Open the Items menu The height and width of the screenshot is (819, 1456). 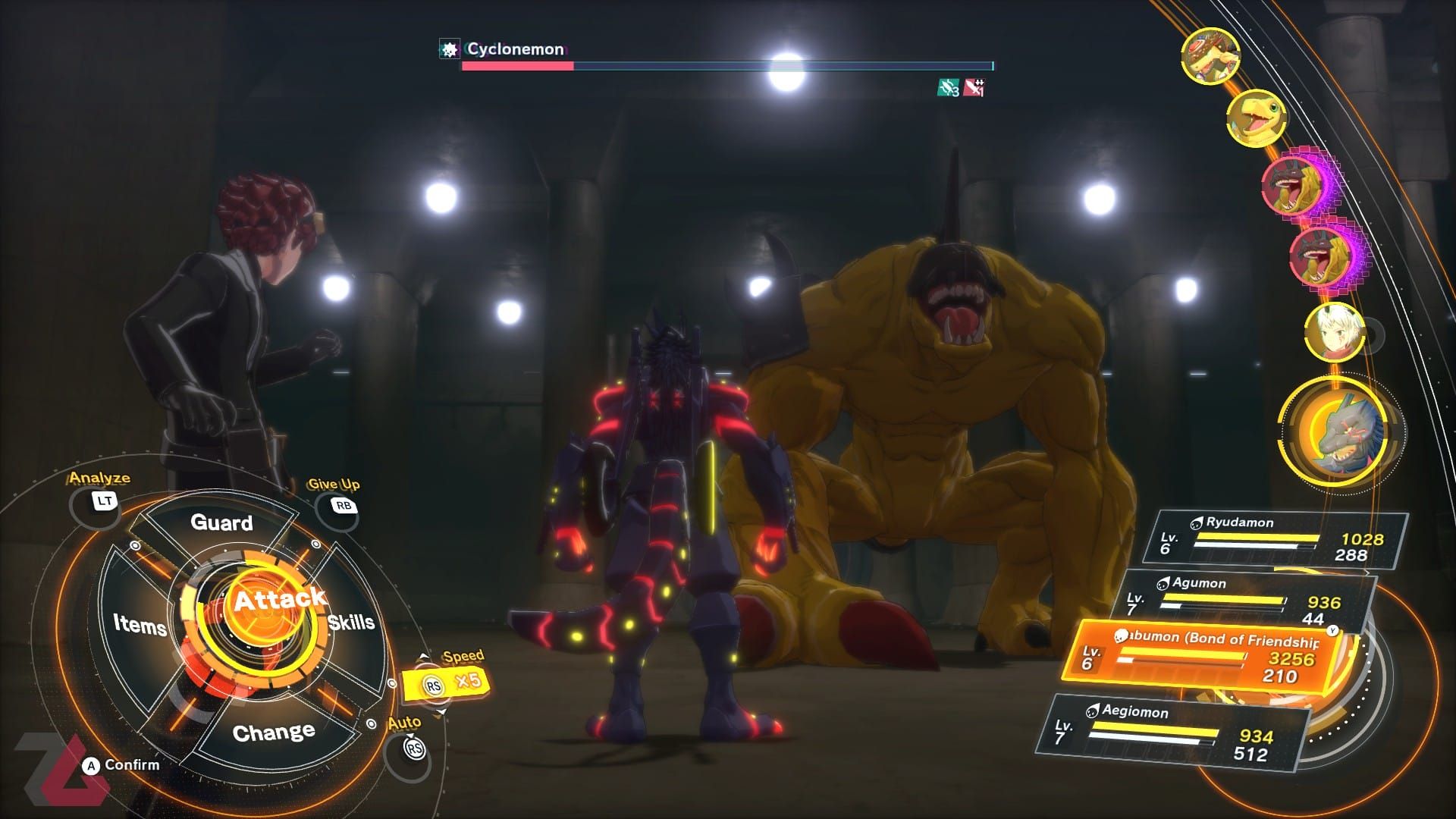click(140, 624)
